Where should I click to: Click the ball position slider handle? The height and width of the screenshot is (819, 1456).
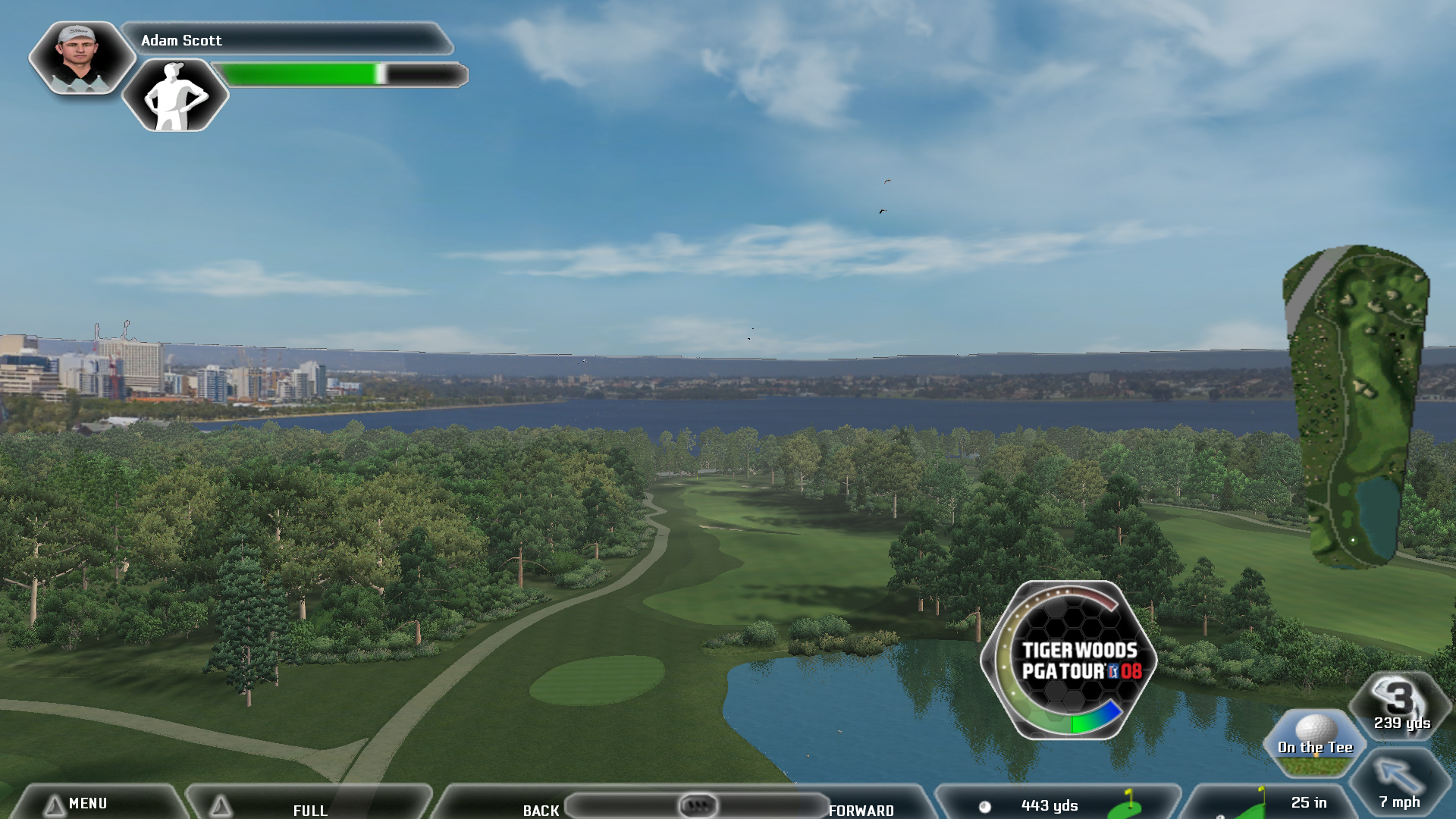pyautogui.click(x=697, y=805)
